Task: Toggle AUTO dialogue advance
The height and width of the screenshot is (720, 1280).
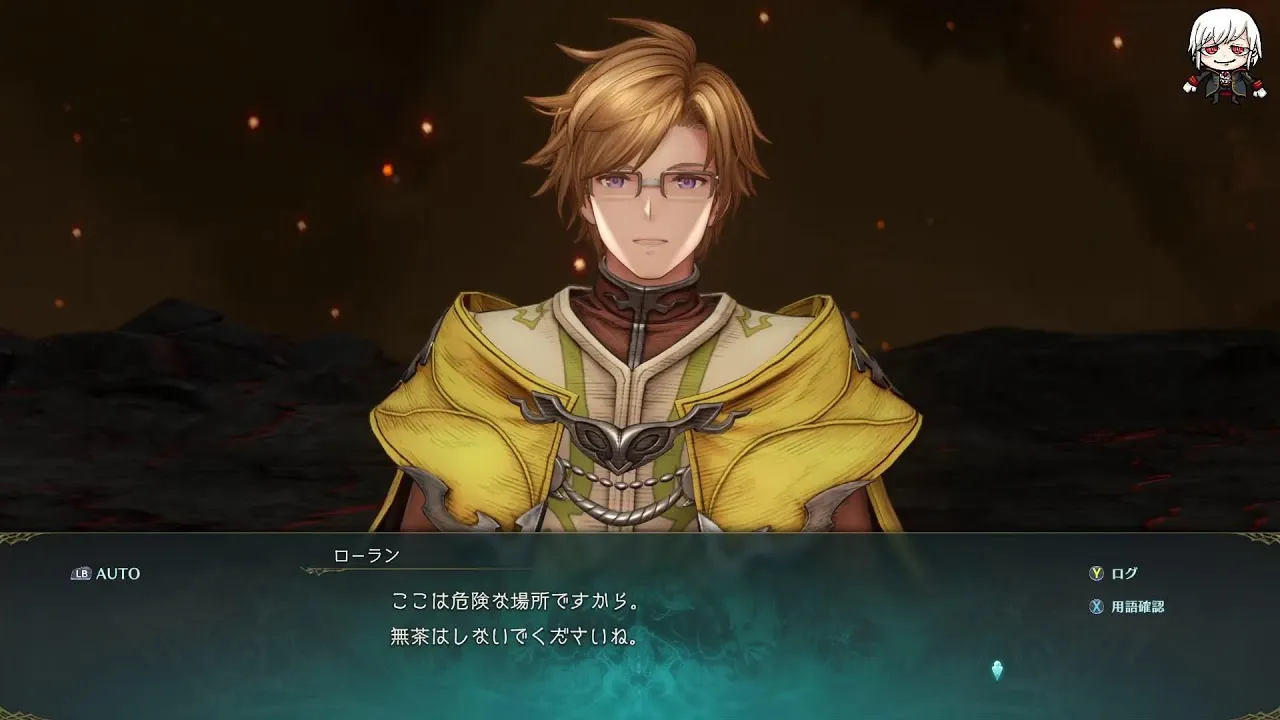Action: coord(106,574)
